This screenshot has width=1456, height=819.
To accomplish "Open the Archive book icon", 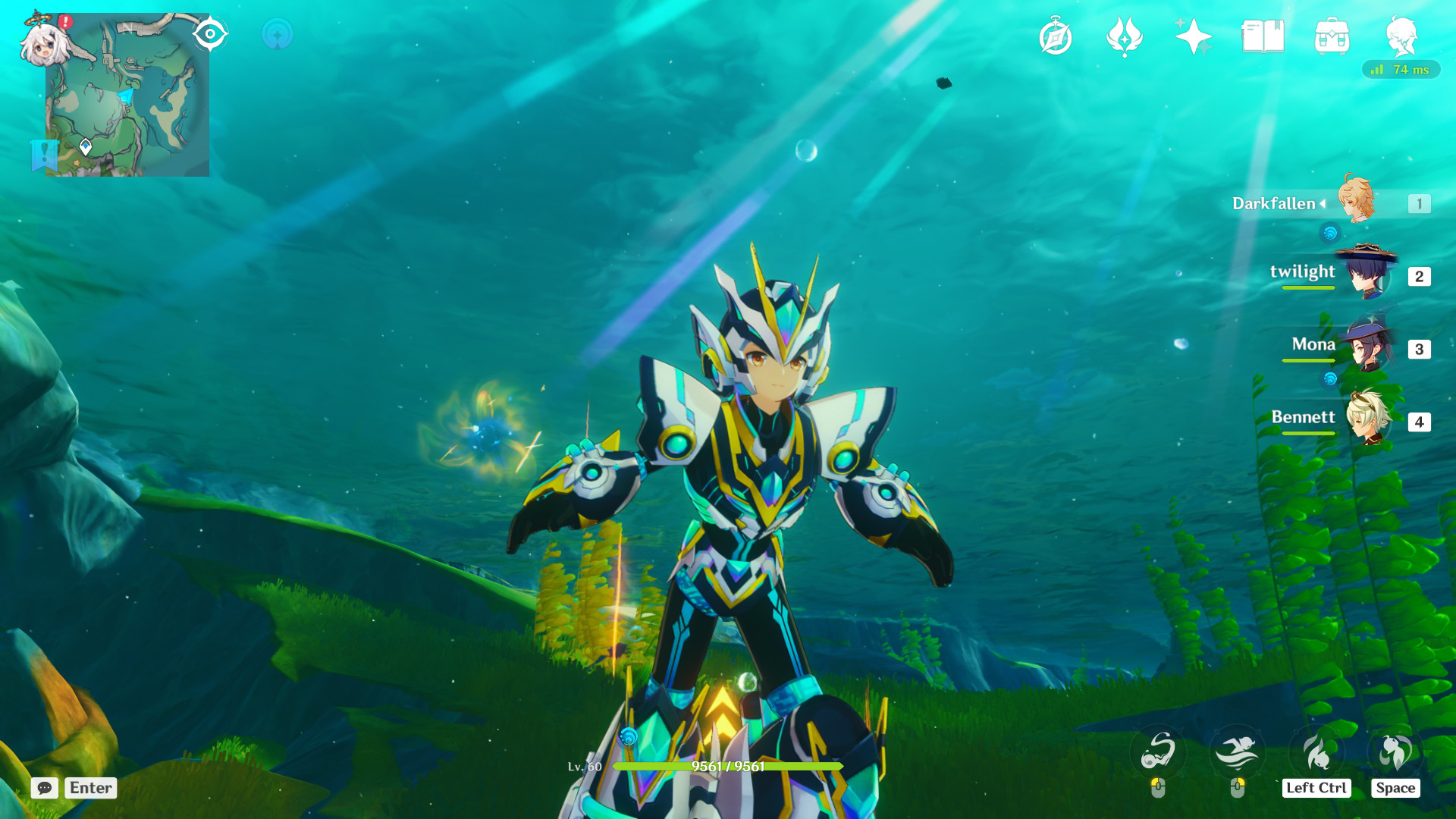I will pyautogui.click(x=1265, y=34).
